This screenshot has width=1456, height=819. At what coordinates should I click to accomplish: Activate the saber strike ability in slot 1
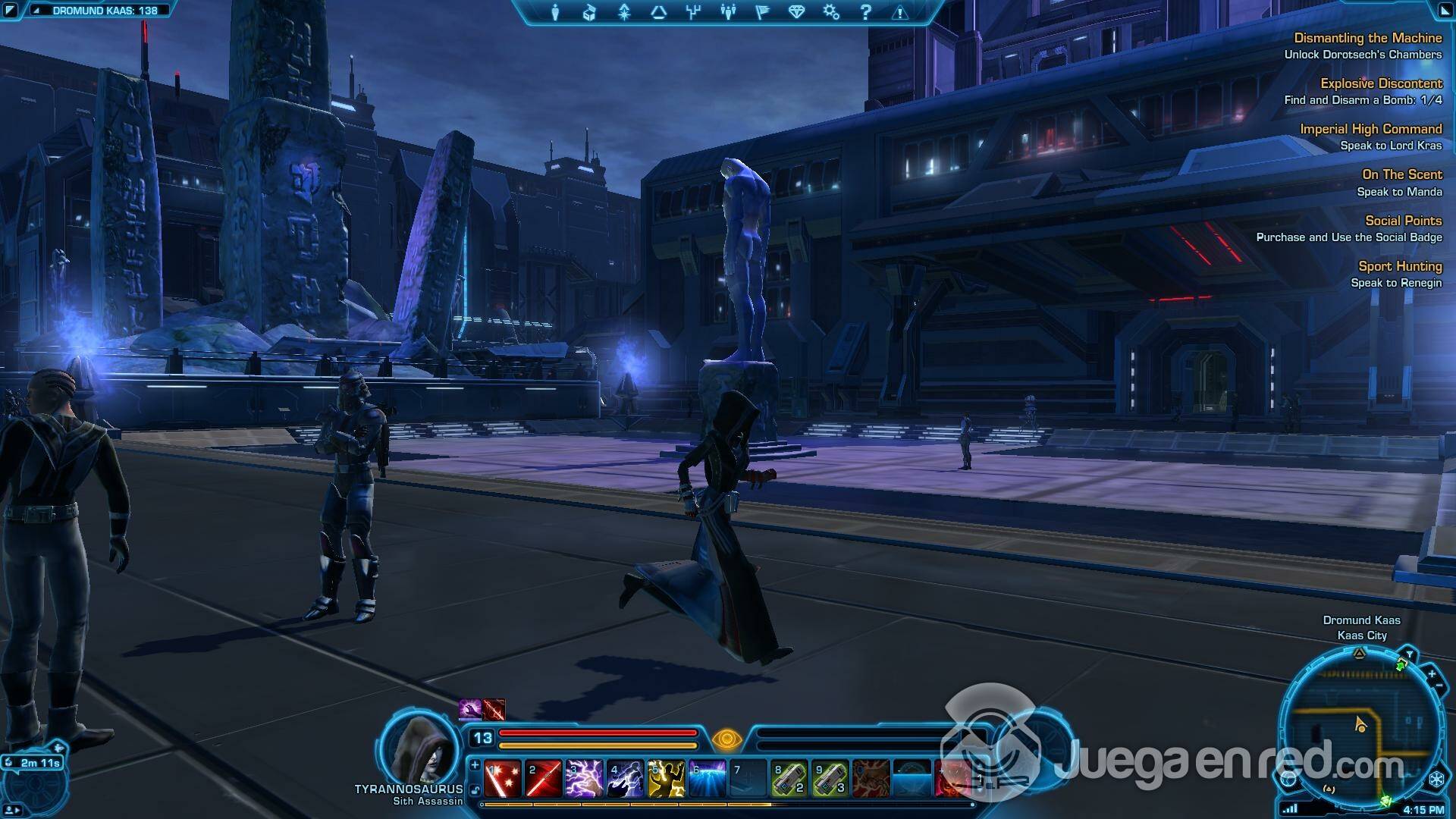[503, 779]
